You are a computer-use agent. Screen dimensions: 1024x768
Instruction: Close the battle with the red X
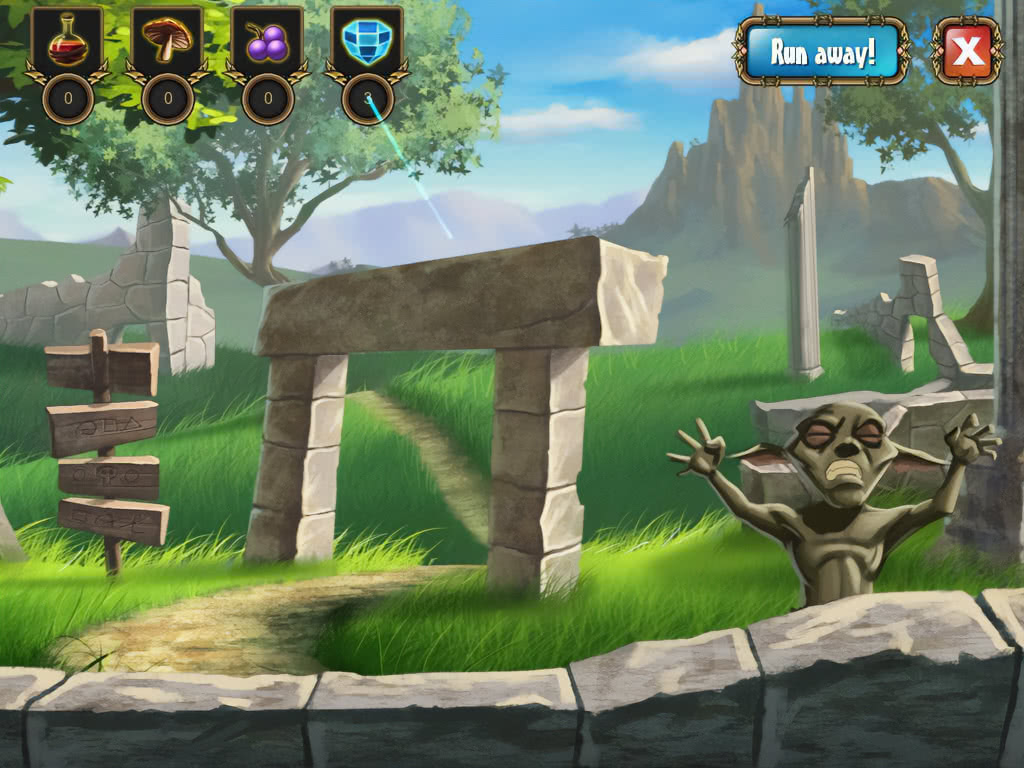(x=966, y=51)
